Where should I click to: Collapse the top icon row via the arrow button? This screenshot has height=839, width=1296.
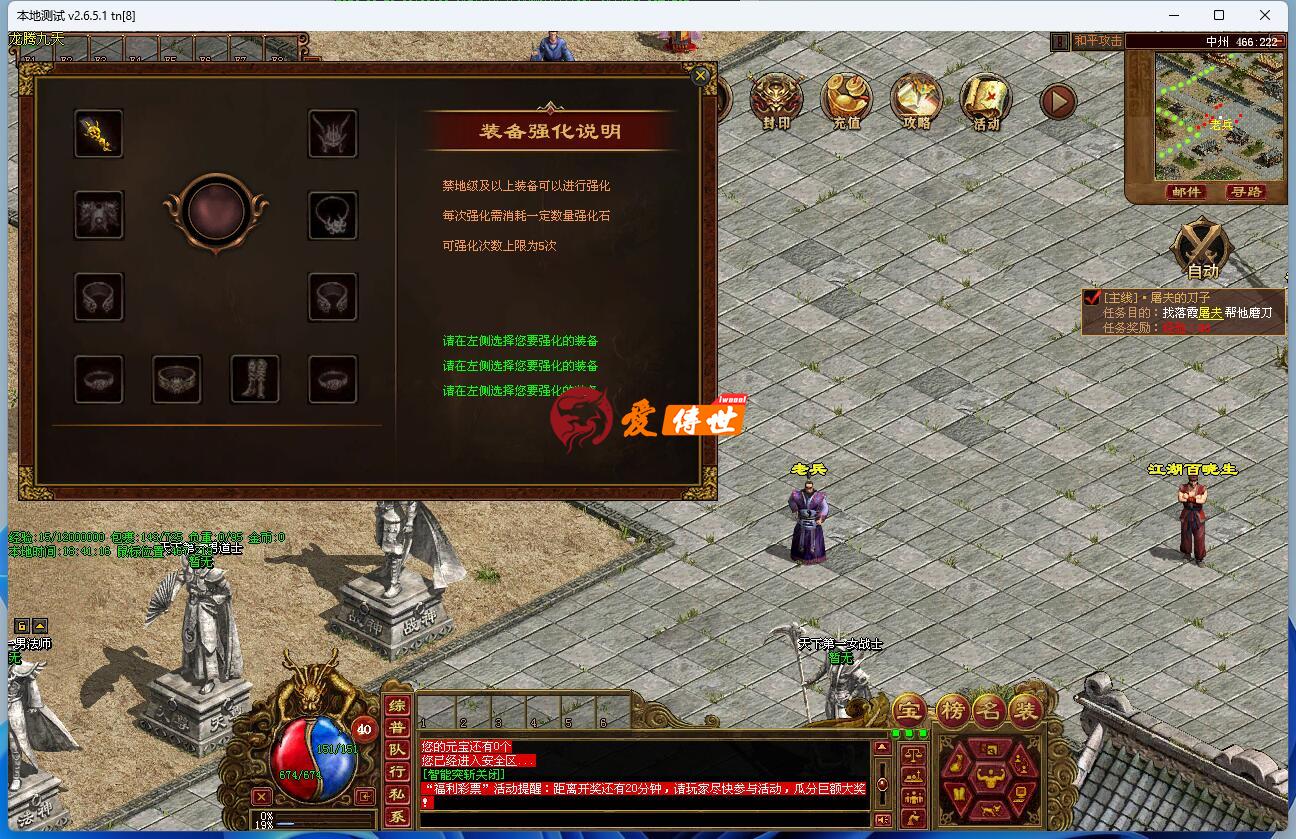[1058, 101]
